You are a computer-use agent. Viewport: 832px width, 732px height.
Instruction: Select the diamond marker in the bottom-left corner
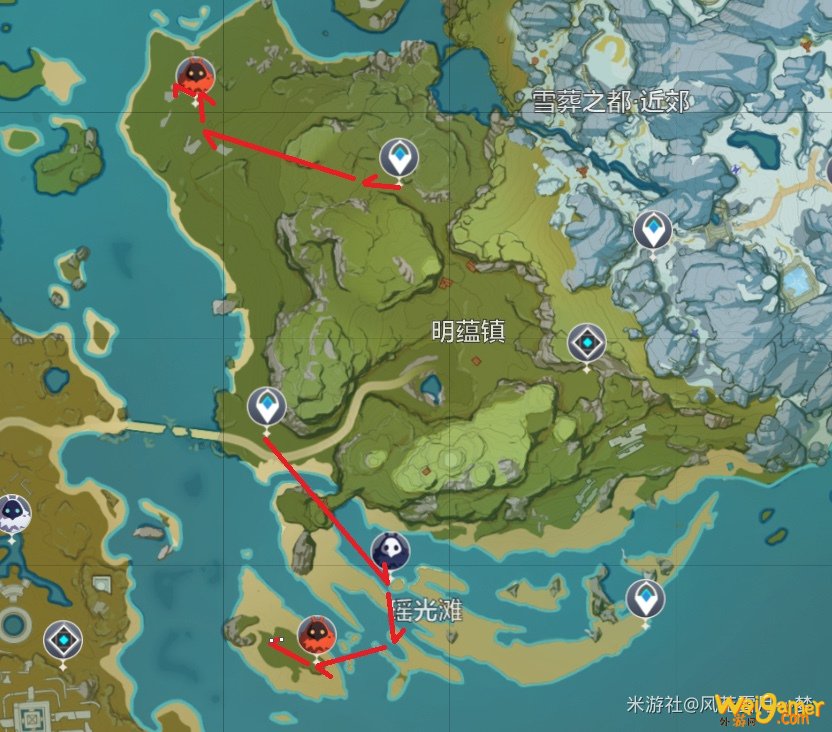pos(63,640)
